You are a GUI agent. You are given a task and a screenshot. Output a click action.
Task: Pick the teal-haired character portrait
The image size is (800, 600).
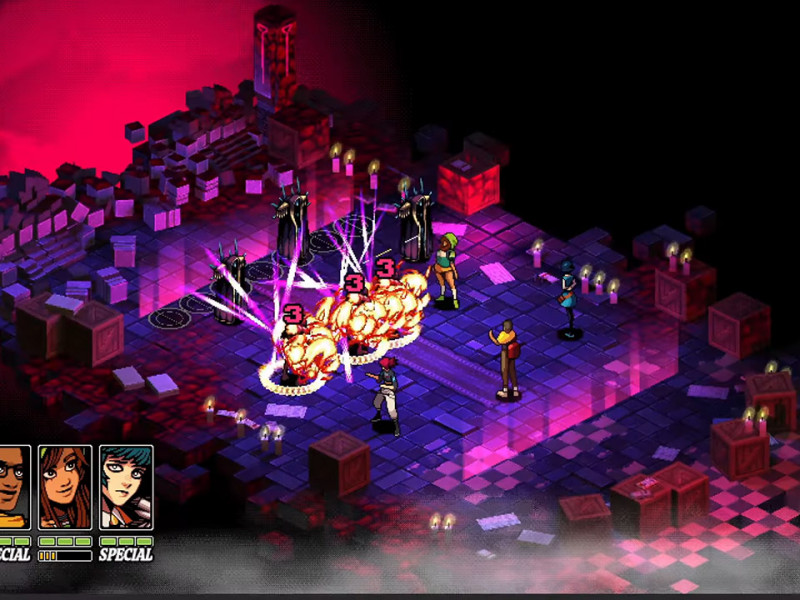(x=126, y=487)
